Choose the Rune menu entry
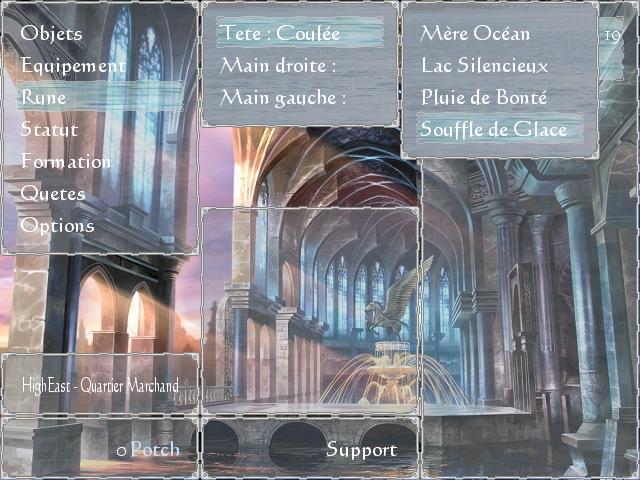The image size is (640, 480). pos(44,98)
